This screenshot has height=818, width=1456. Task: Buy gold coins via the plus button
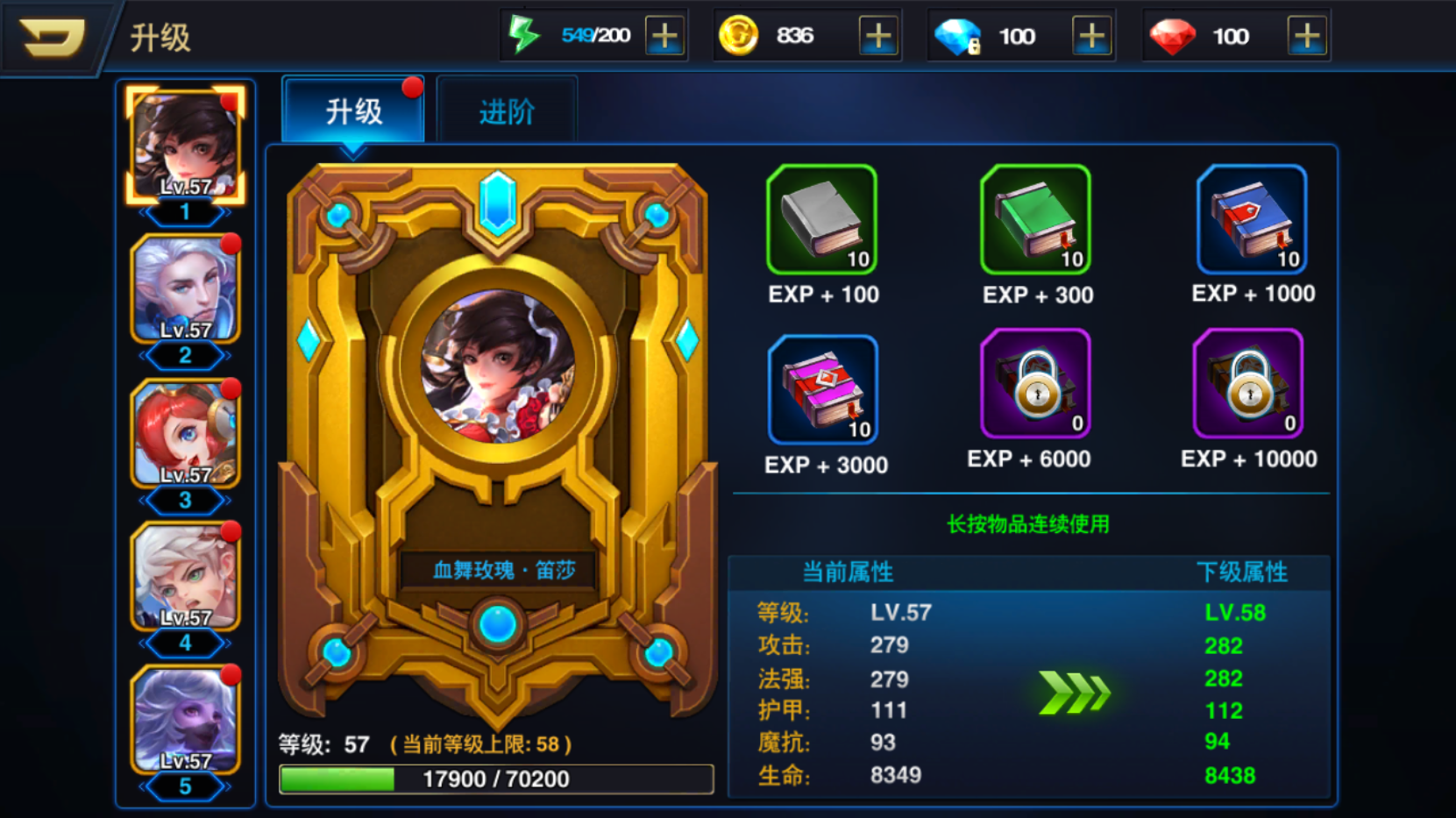878,36
